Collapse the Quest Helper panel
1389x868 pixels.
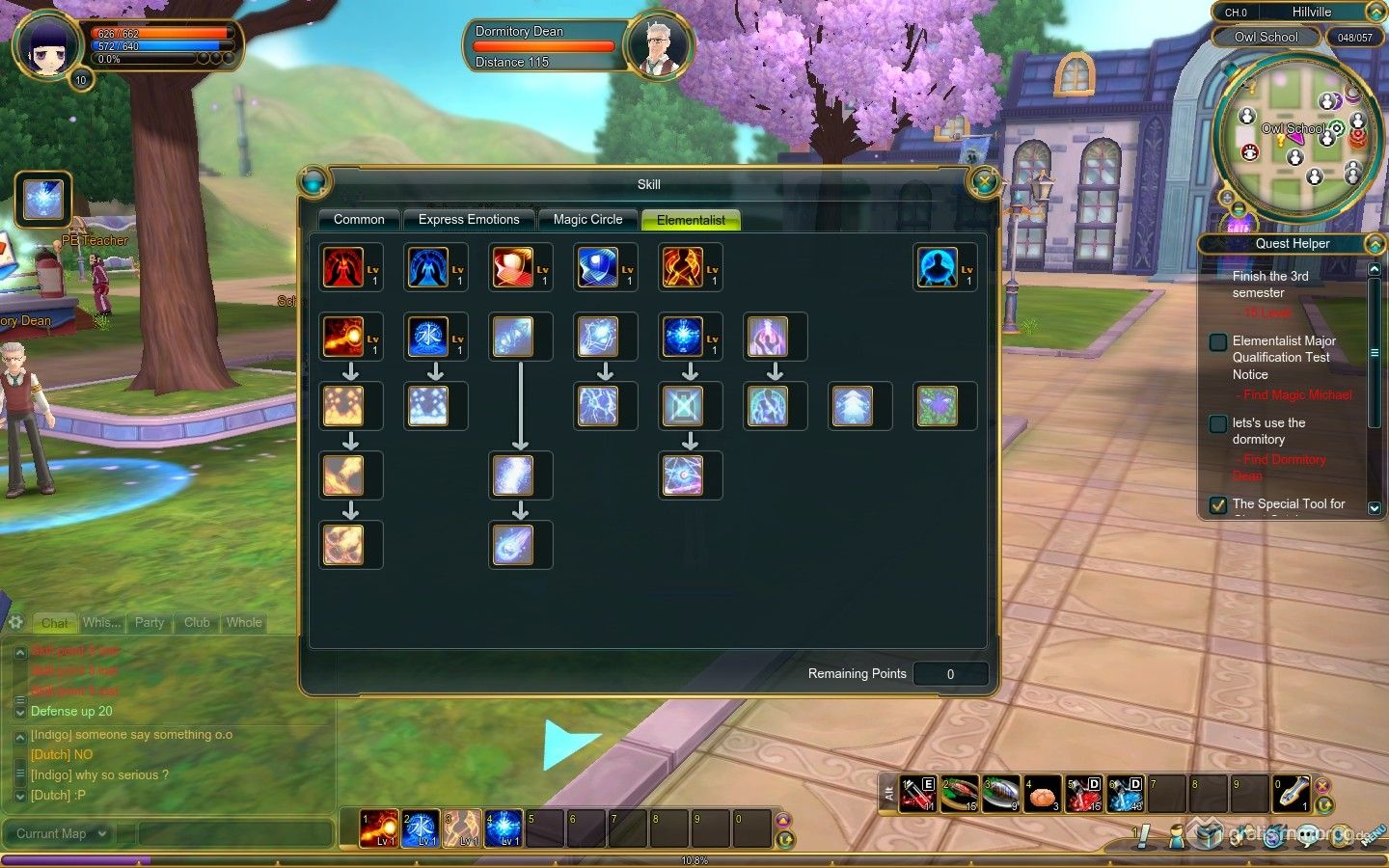pos(1375,244)
